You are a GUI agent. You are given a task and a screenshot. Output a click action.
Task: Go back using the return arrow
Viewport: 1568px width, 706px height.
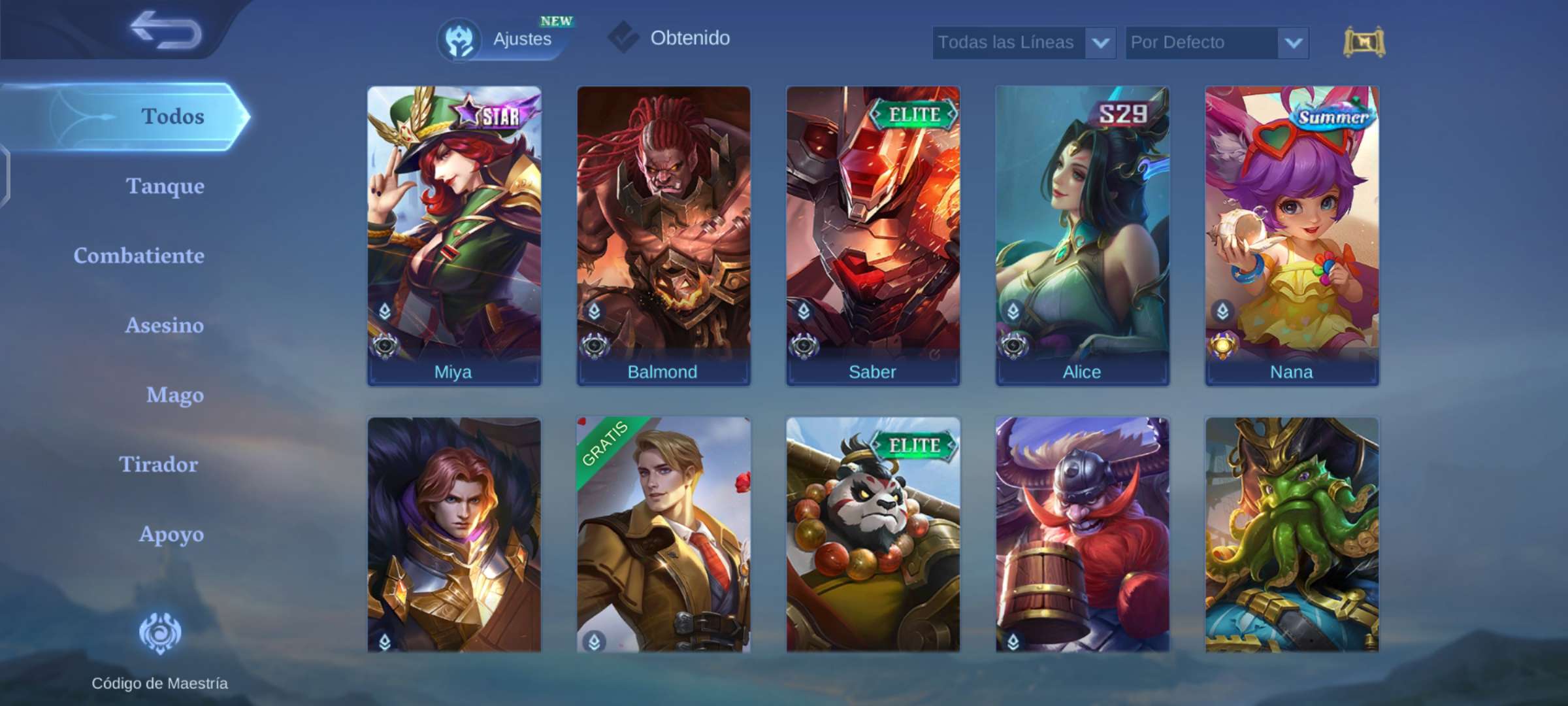tap(166, 31)
